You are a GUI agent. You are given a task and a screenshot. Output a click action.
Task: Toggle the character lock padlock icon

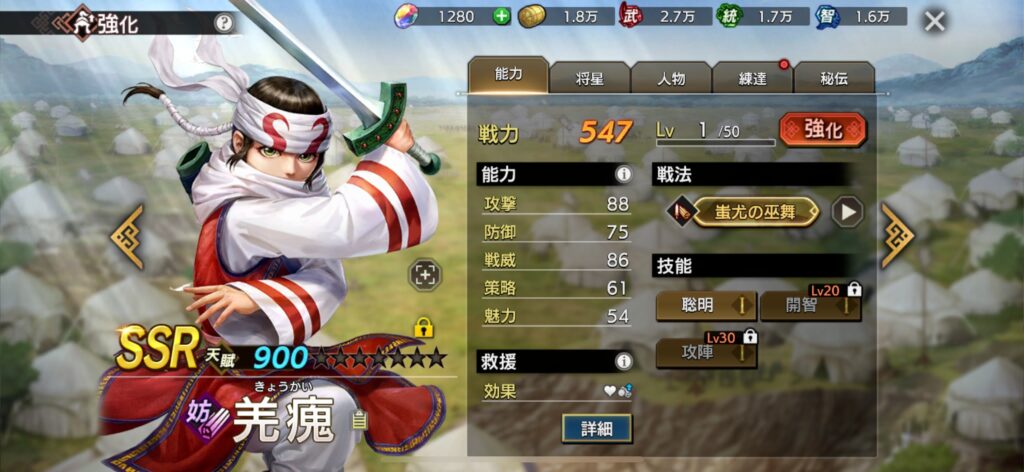423,327
